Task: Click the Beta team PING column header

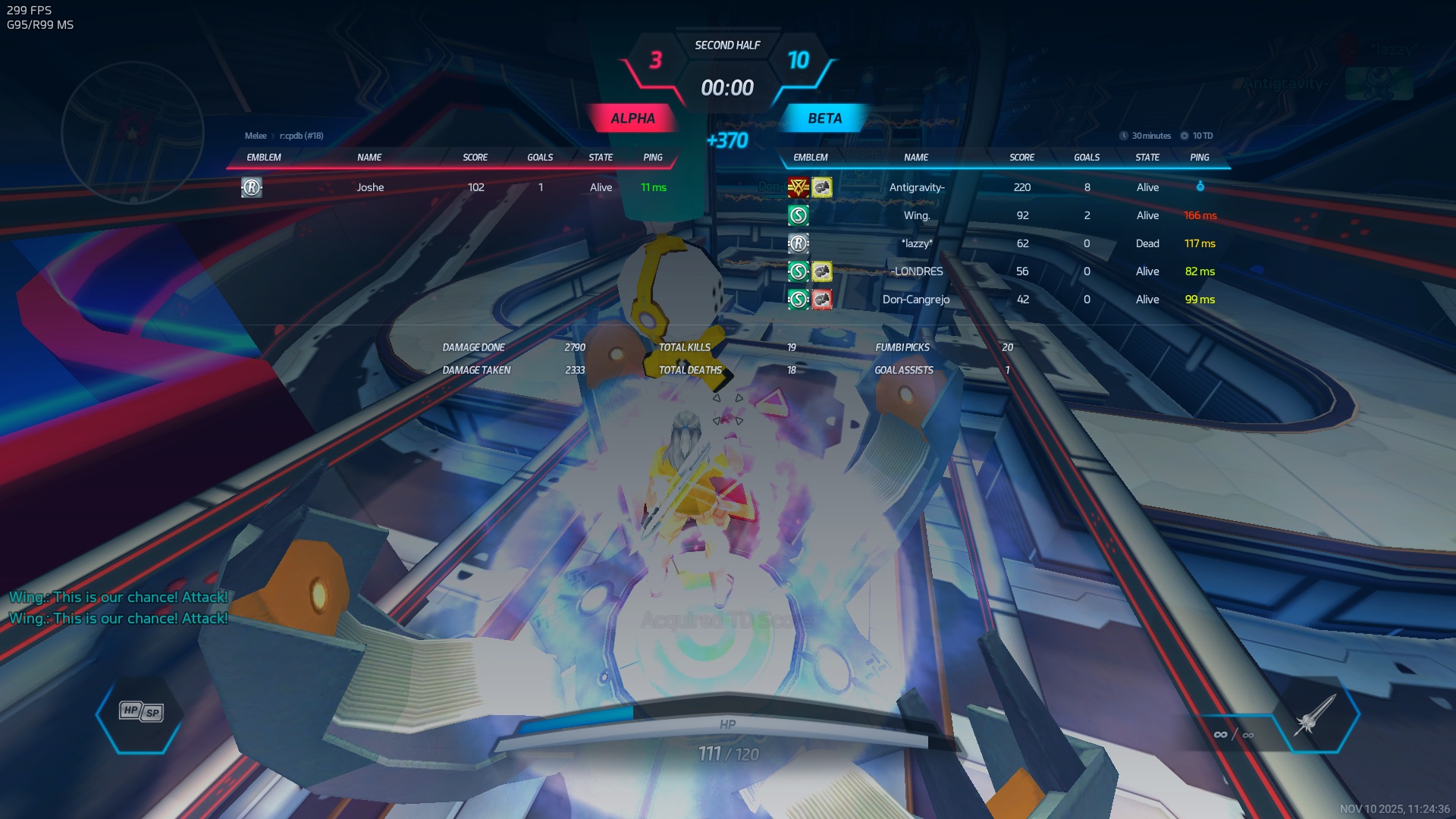Action: (1200, 158)
